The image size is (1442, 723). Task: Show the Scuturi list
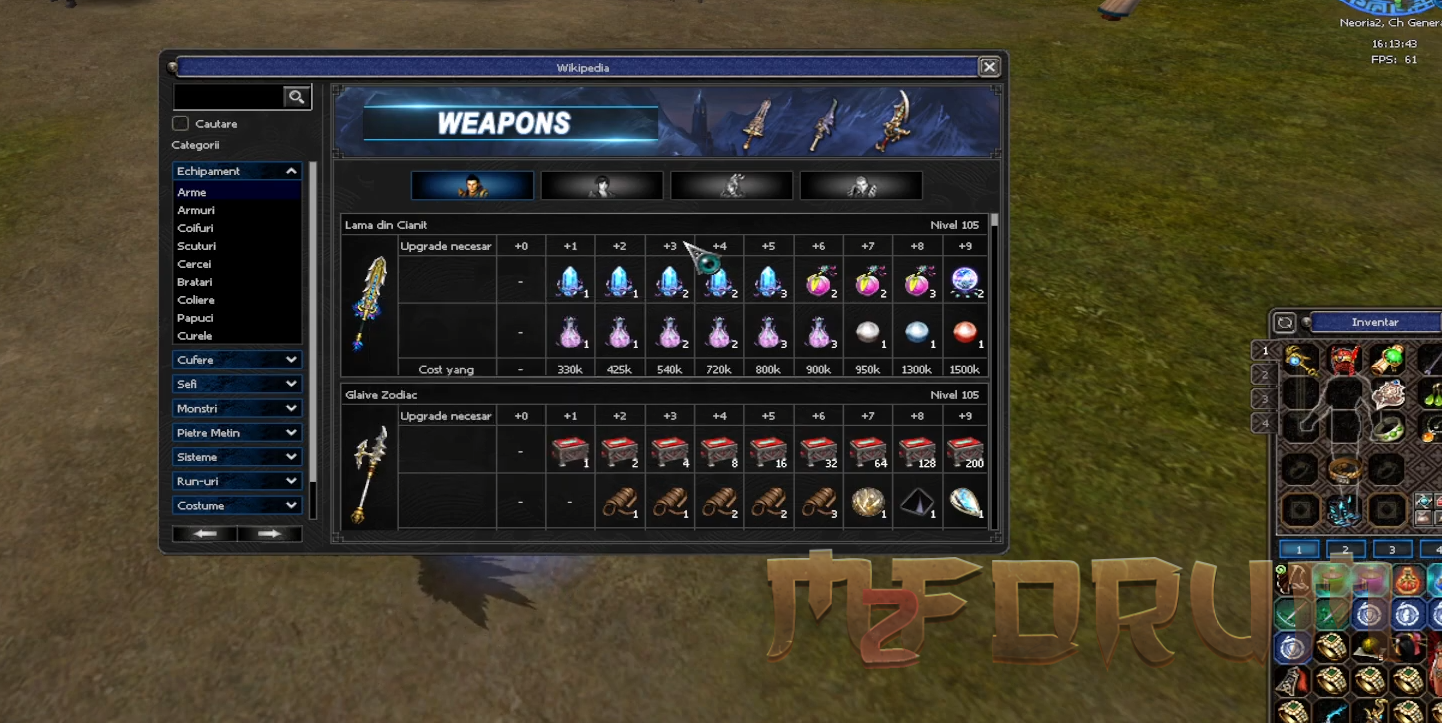(x=196, y=246)
